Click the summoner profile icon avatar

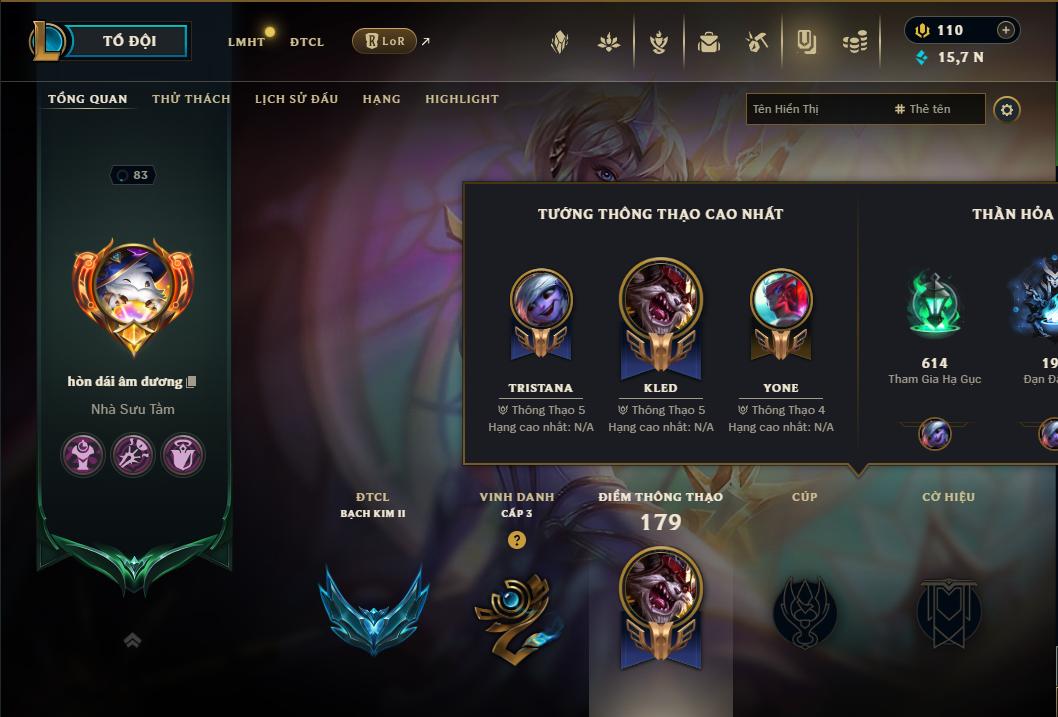[133, 292]
